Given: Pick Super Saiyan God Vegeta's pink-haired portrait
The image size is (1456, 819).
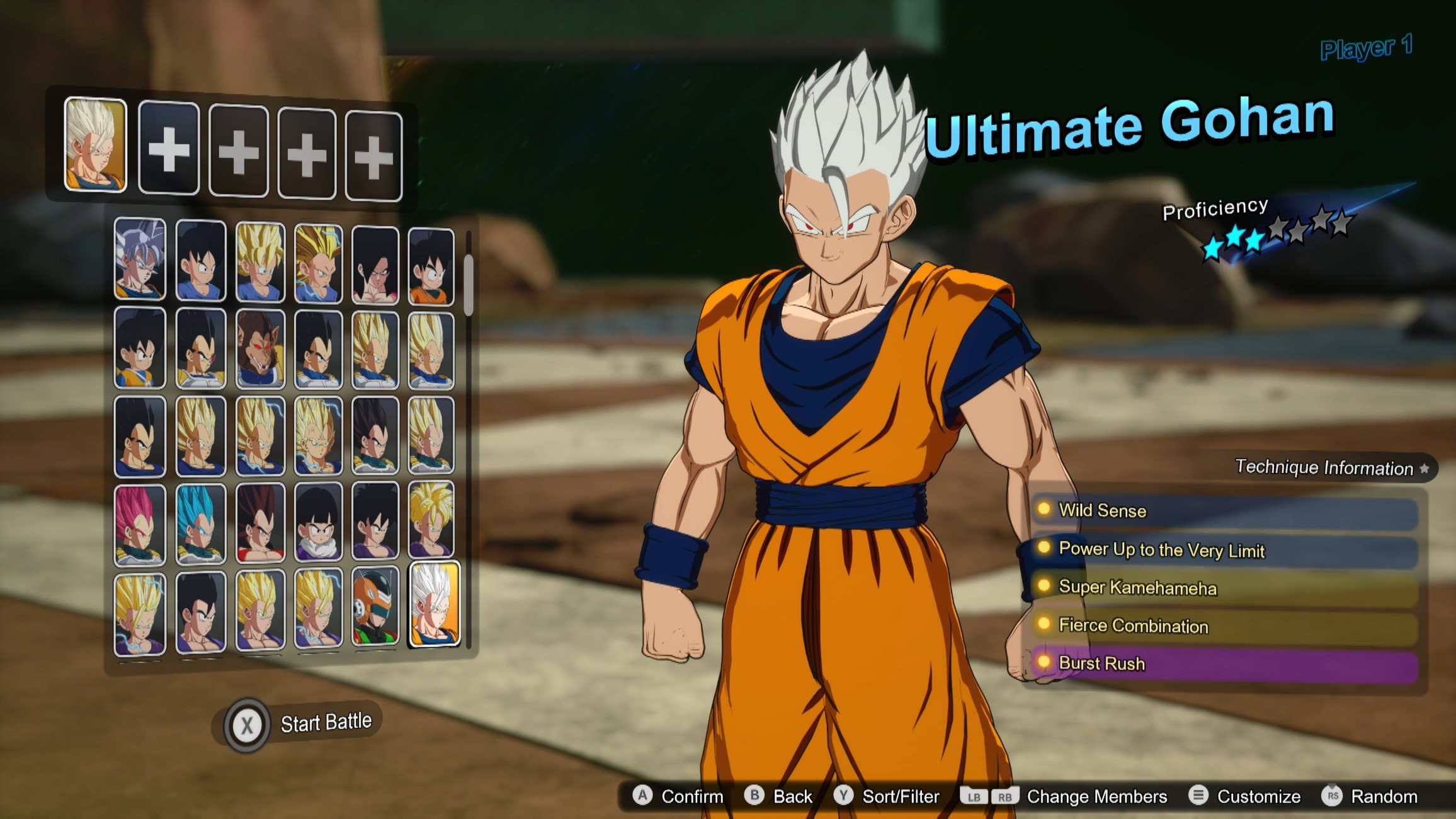Looking at the screenshot, I should [x=140, y=523].
